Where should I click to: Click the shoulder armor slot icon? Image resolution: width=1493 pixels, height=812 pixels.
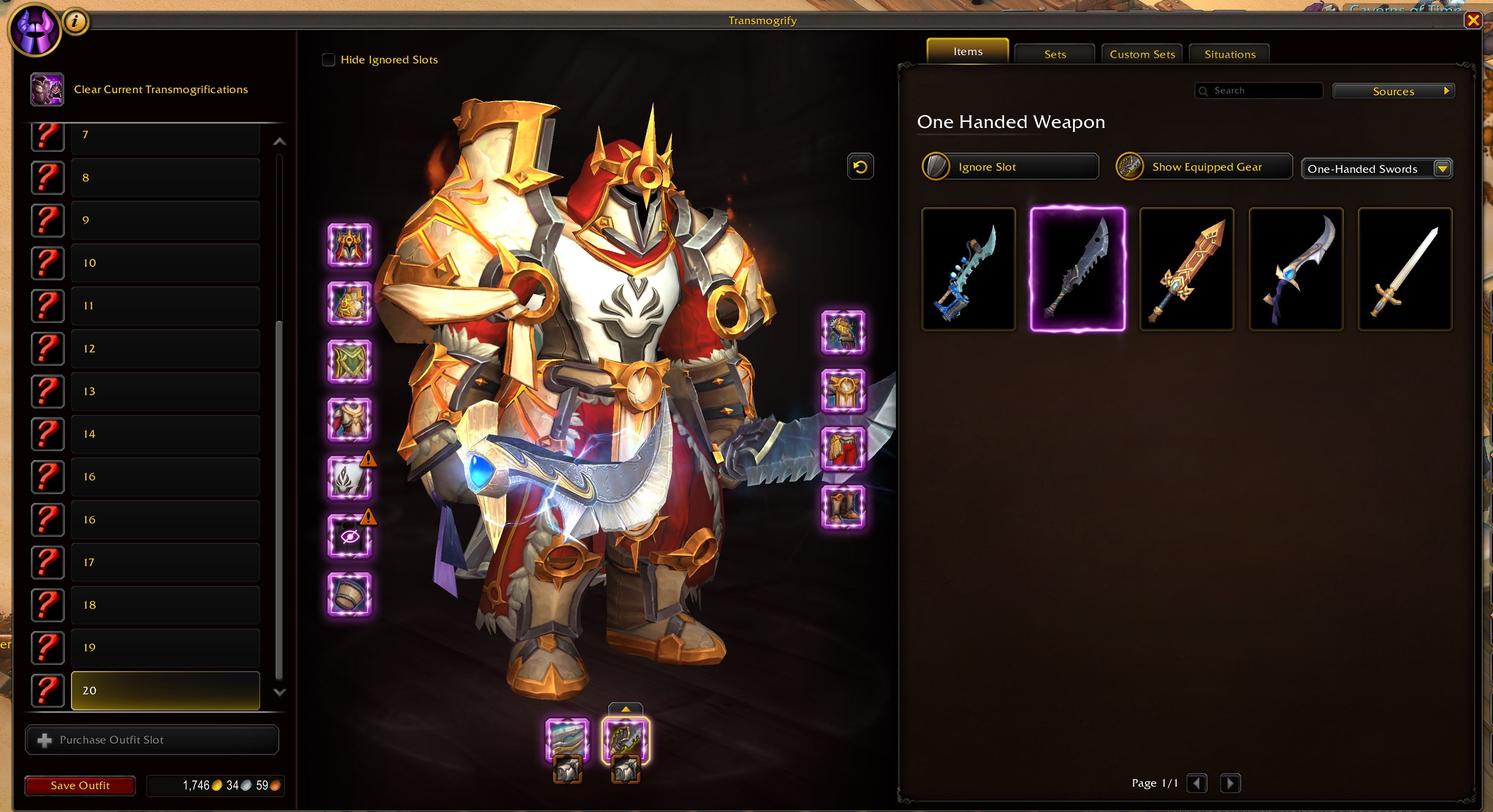click(x=349, y=303)
